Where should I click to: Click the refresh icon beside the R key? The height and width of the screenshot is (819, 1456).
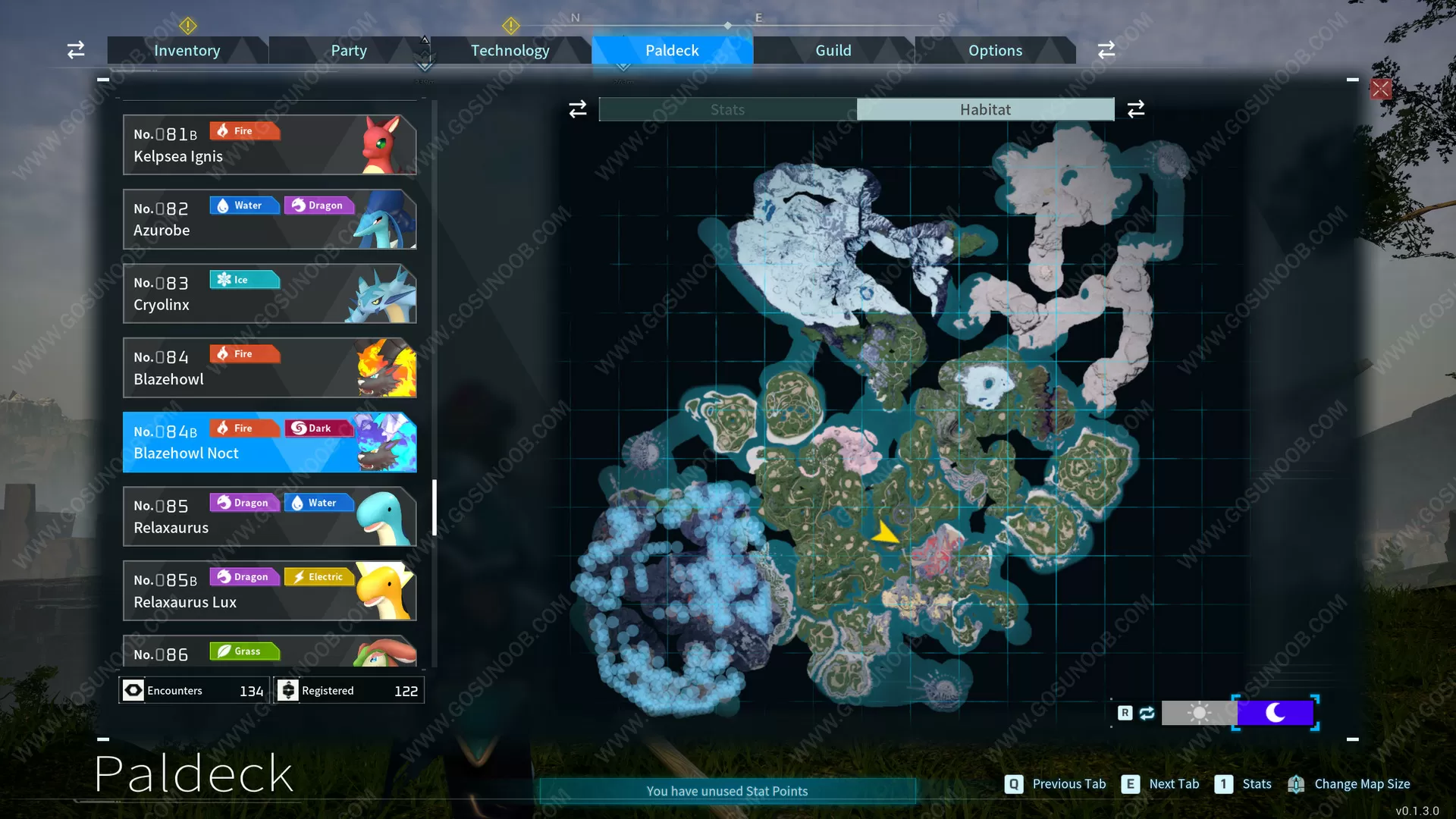pos(1147,713)
